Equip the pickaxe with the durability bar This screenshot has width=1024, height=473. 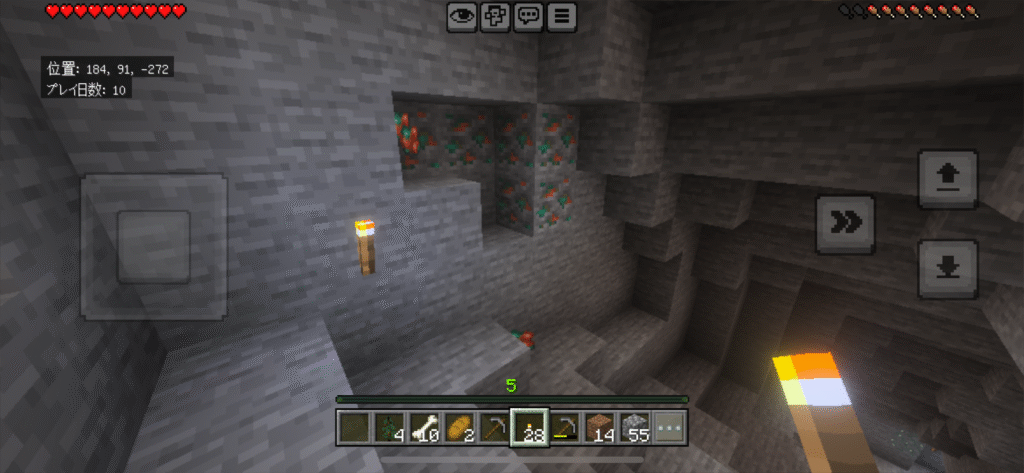565,428
